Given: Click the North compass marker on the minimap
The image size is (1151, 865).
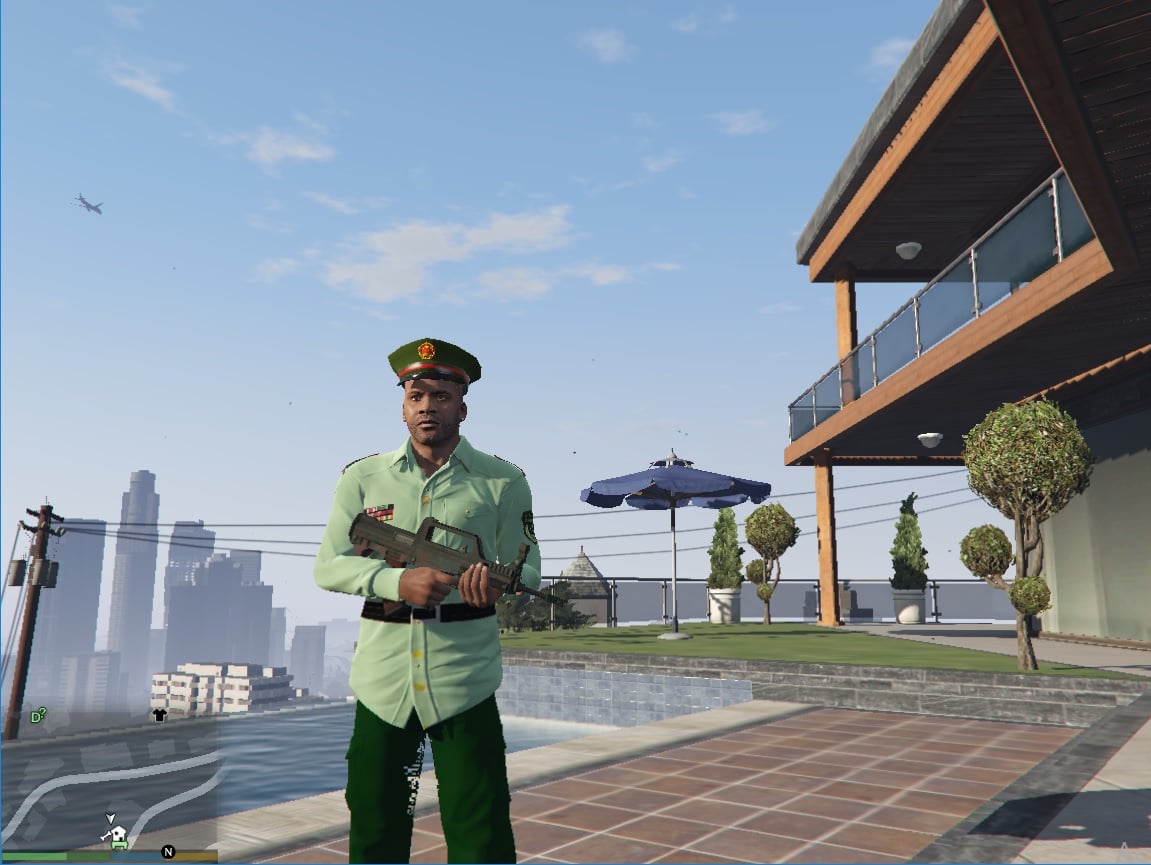Looking at the screenshot, I should pyautogui.click(x=168, y=853).
